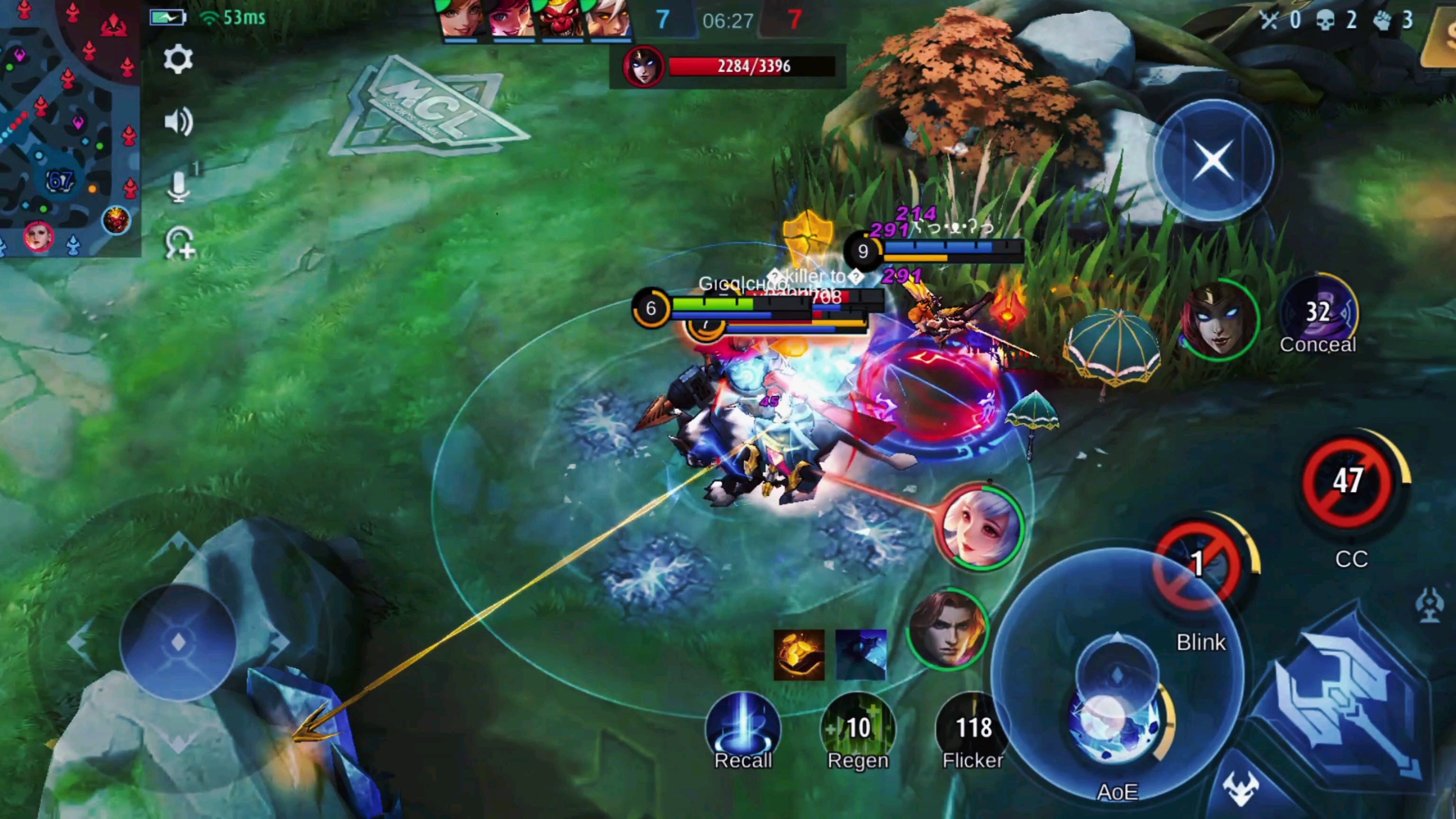Tap the Recall button
Screen dimensions: 1456x819
tap(743, 728)
